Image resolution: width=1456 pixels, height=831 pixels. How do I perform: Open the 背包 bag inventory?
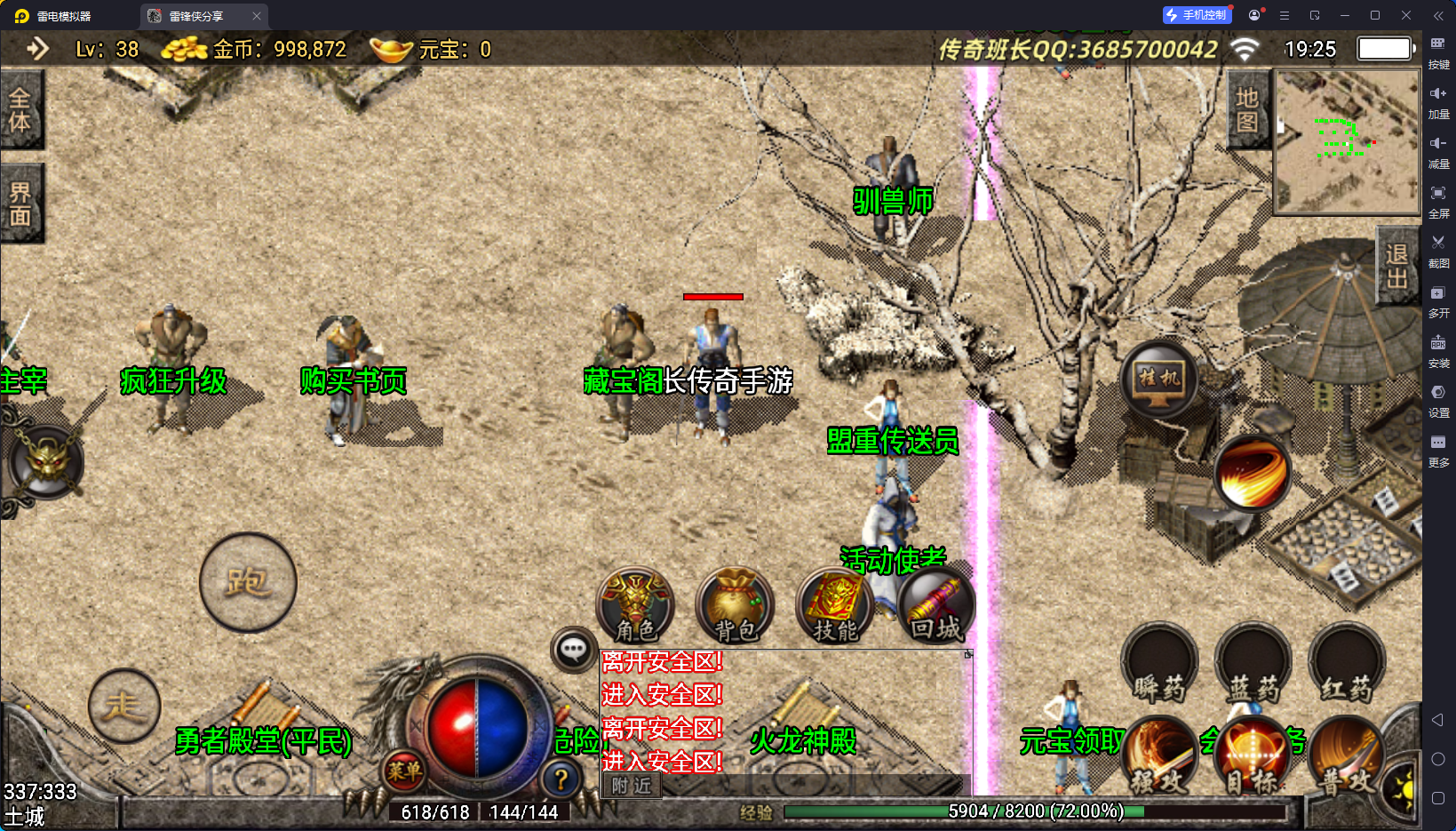pyautogui.click(x=735, y=606)
